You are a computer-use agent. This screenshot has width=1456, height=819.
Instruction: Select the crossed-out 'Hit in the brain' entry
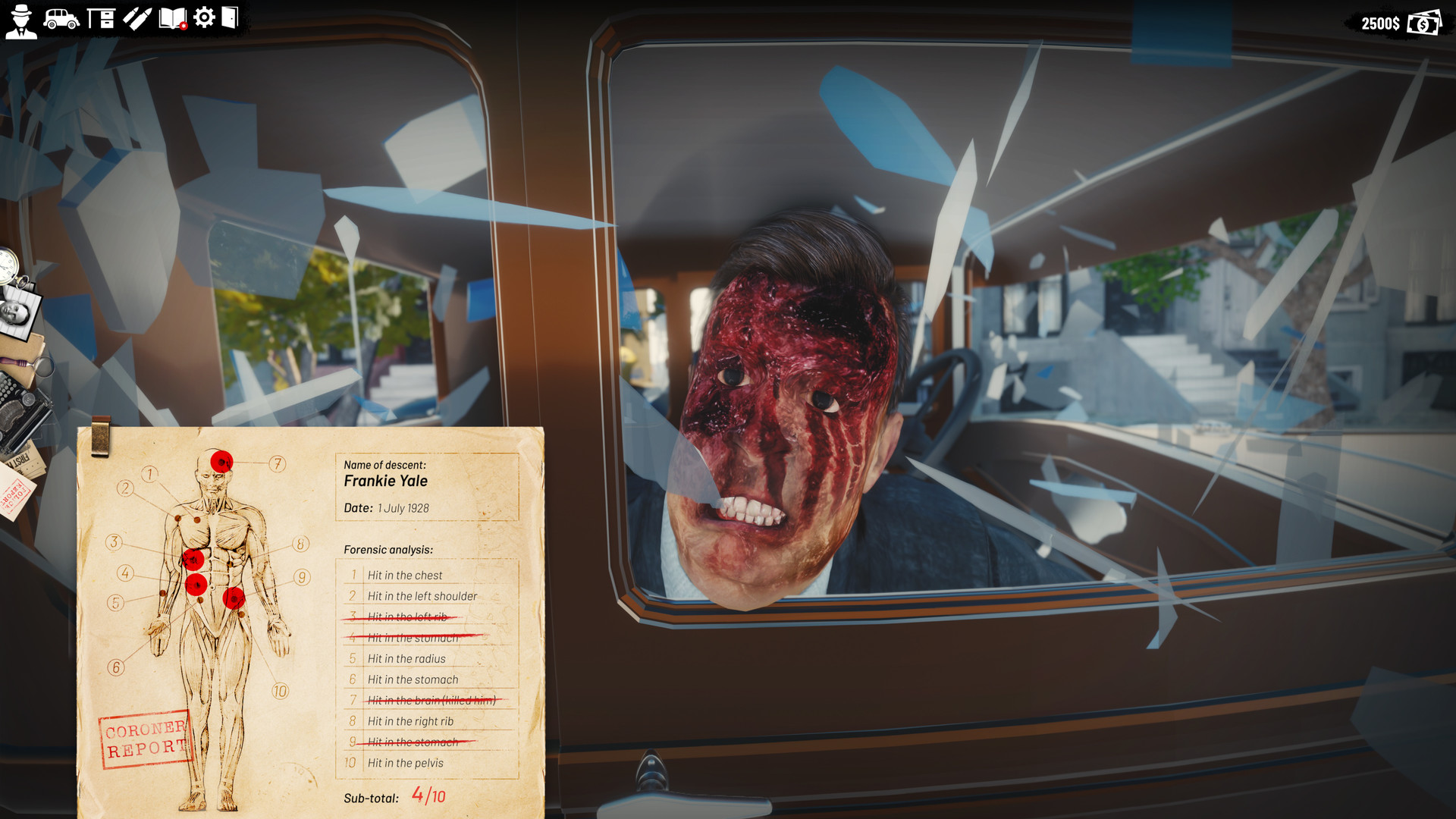click(430, 701)
